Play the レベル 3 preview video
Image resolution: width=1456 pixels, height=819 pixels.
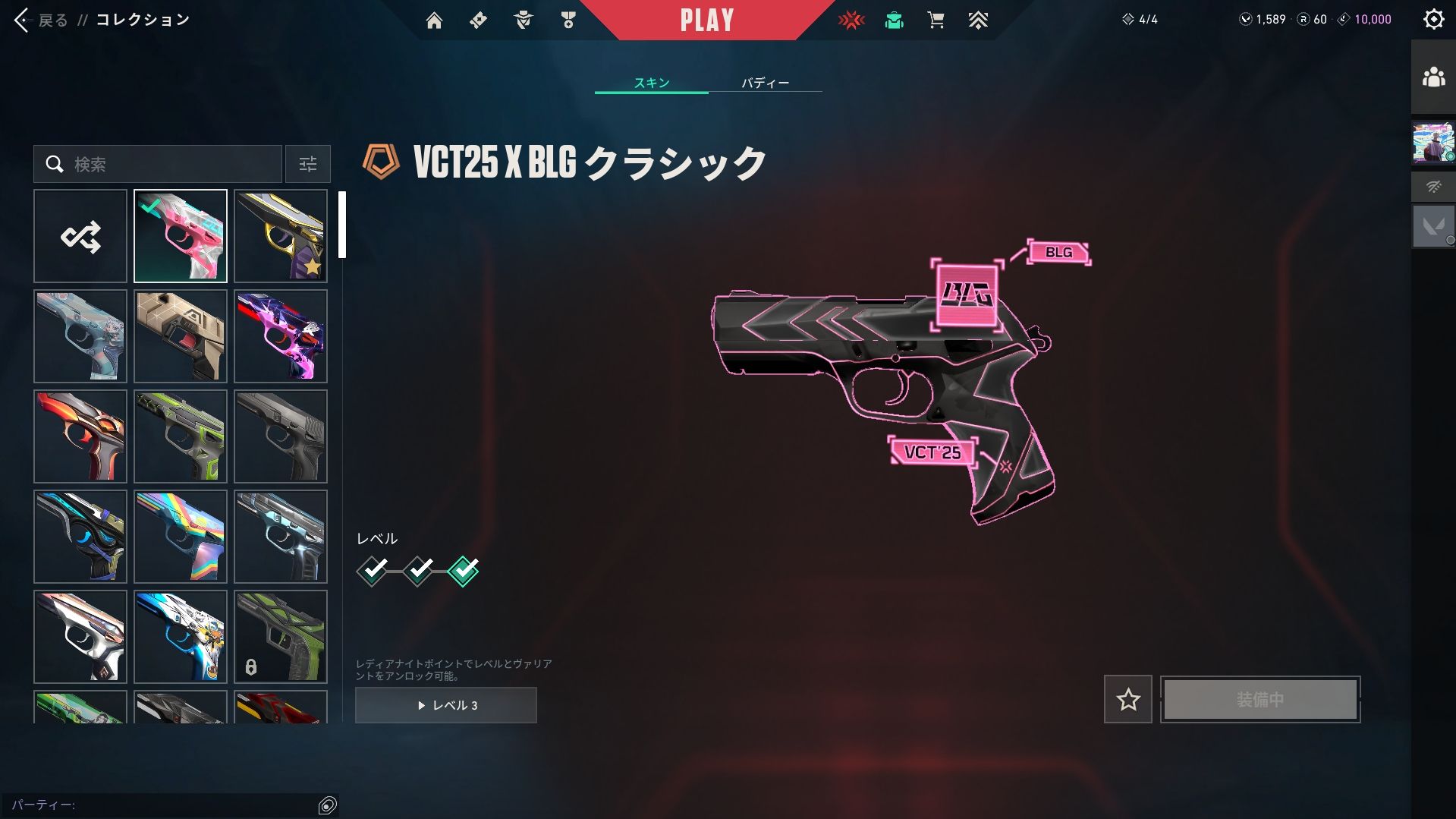pos(446,705)
